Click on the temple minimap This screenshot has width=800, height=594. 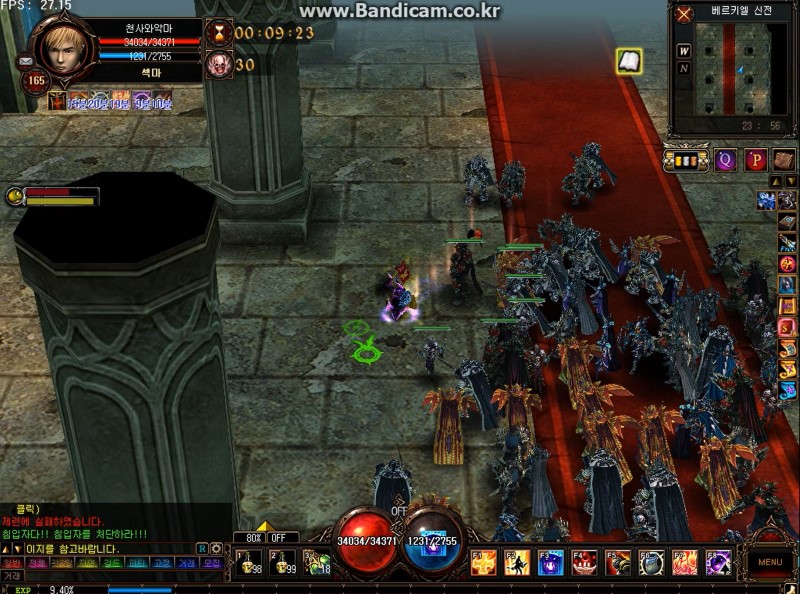pyautogui.click(x=742, y=68)
